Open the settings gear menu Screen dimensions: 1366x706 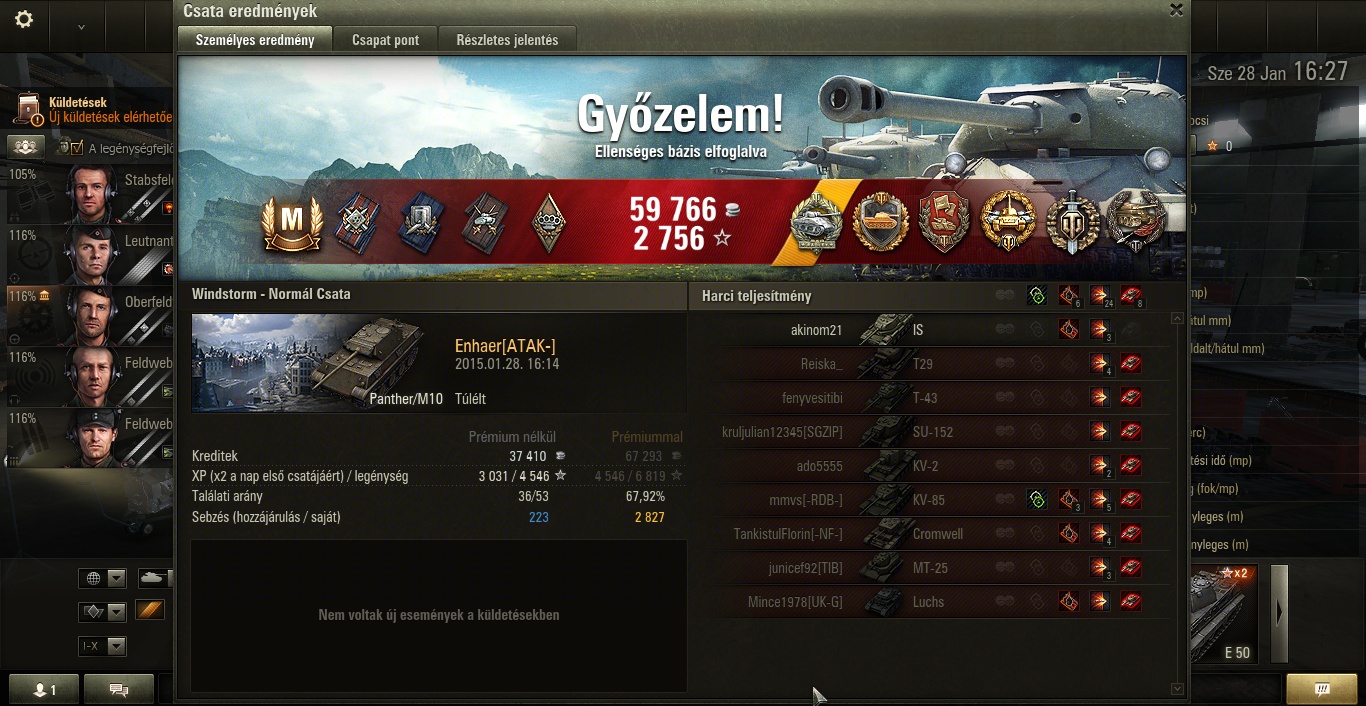pos(24,20)
